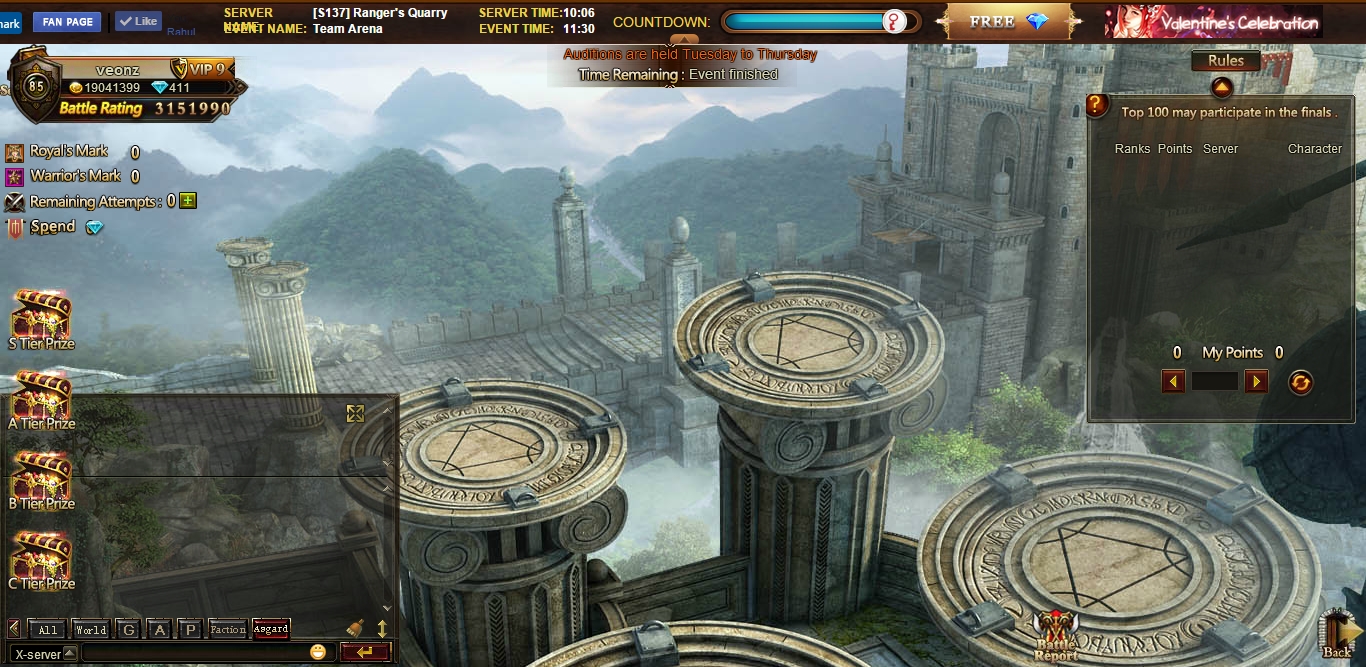
Task: Go to the previous ranking page
Action: pyautogui.click(x=1174, y=381)
